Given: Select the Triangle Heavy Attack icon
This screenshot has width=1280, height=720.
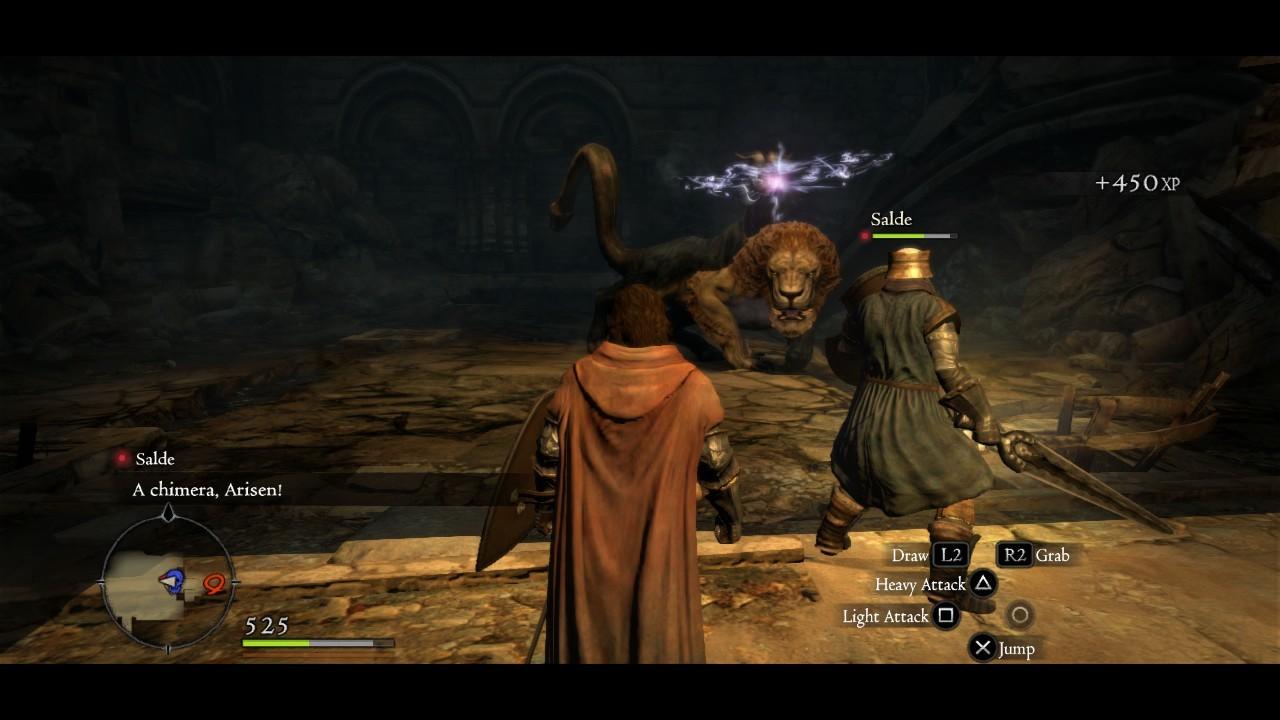Looking at the screenshot, I should coord(985,585).
